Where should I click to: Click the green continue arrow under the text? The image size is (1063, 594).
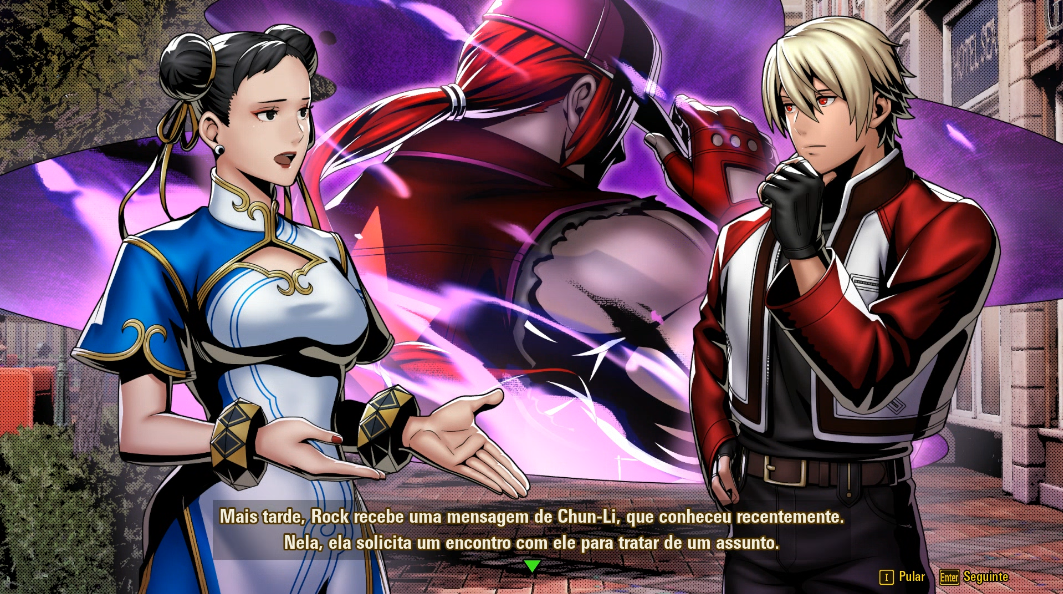click(532, 566)
